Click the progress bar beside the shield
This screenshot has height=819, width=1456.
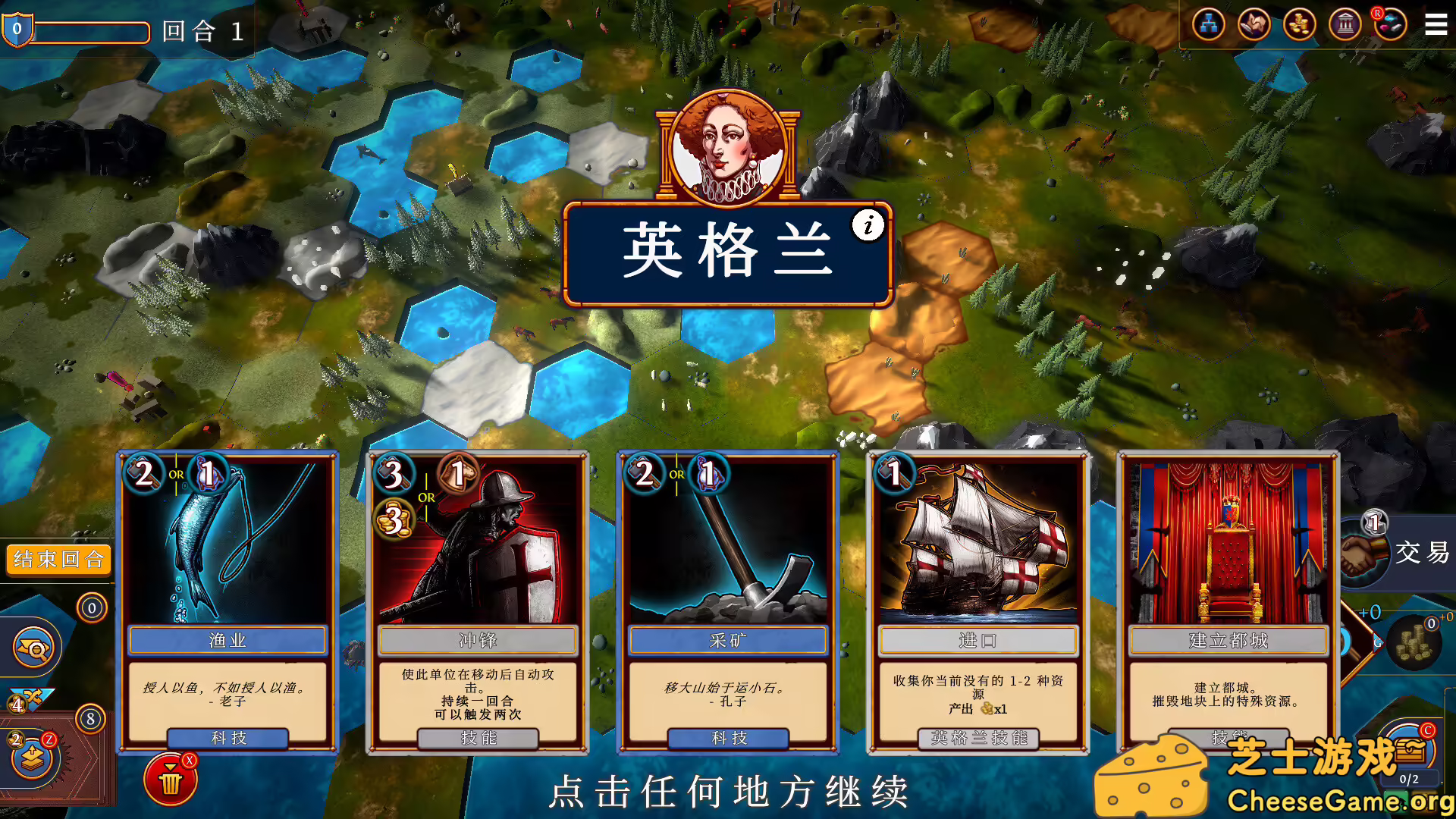(91, 31)
